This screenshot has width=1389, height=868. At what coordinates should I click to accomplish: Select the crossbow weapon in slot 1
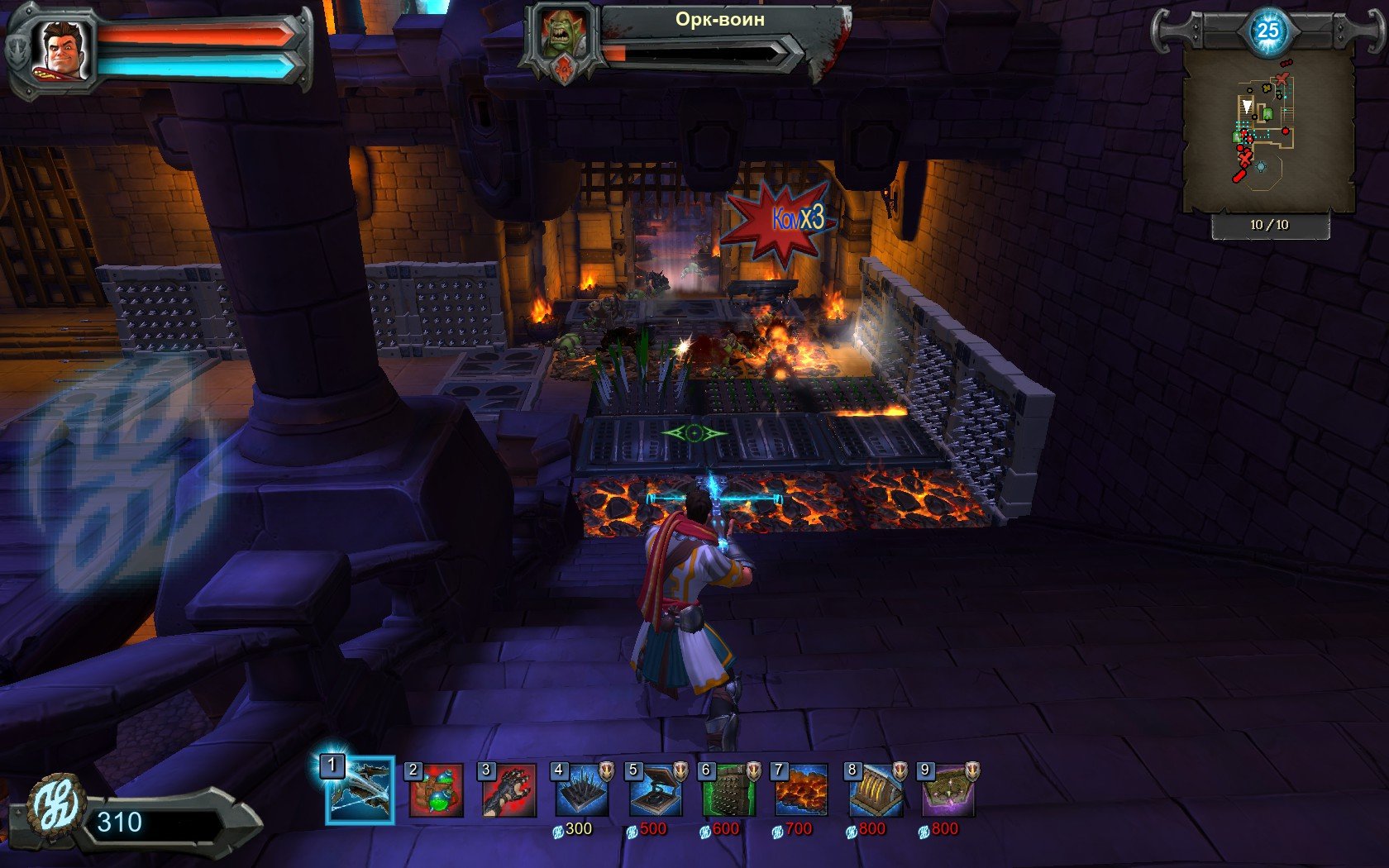[360, 791]
